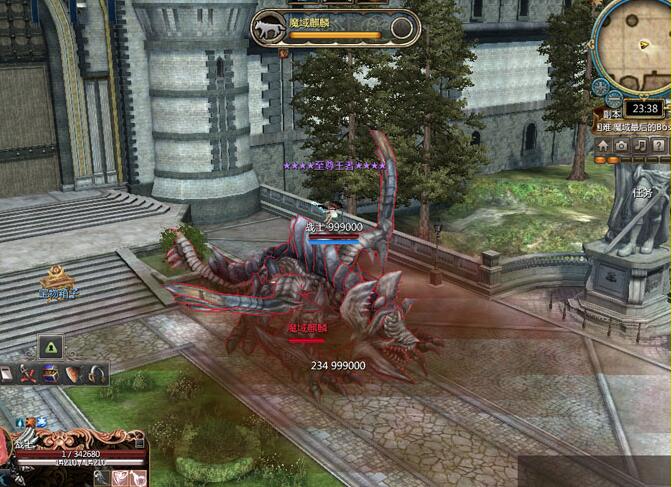Open the 任务 quest panel
Screen dimensions: 672x487
pyautogui.click(x=642, y=192)
